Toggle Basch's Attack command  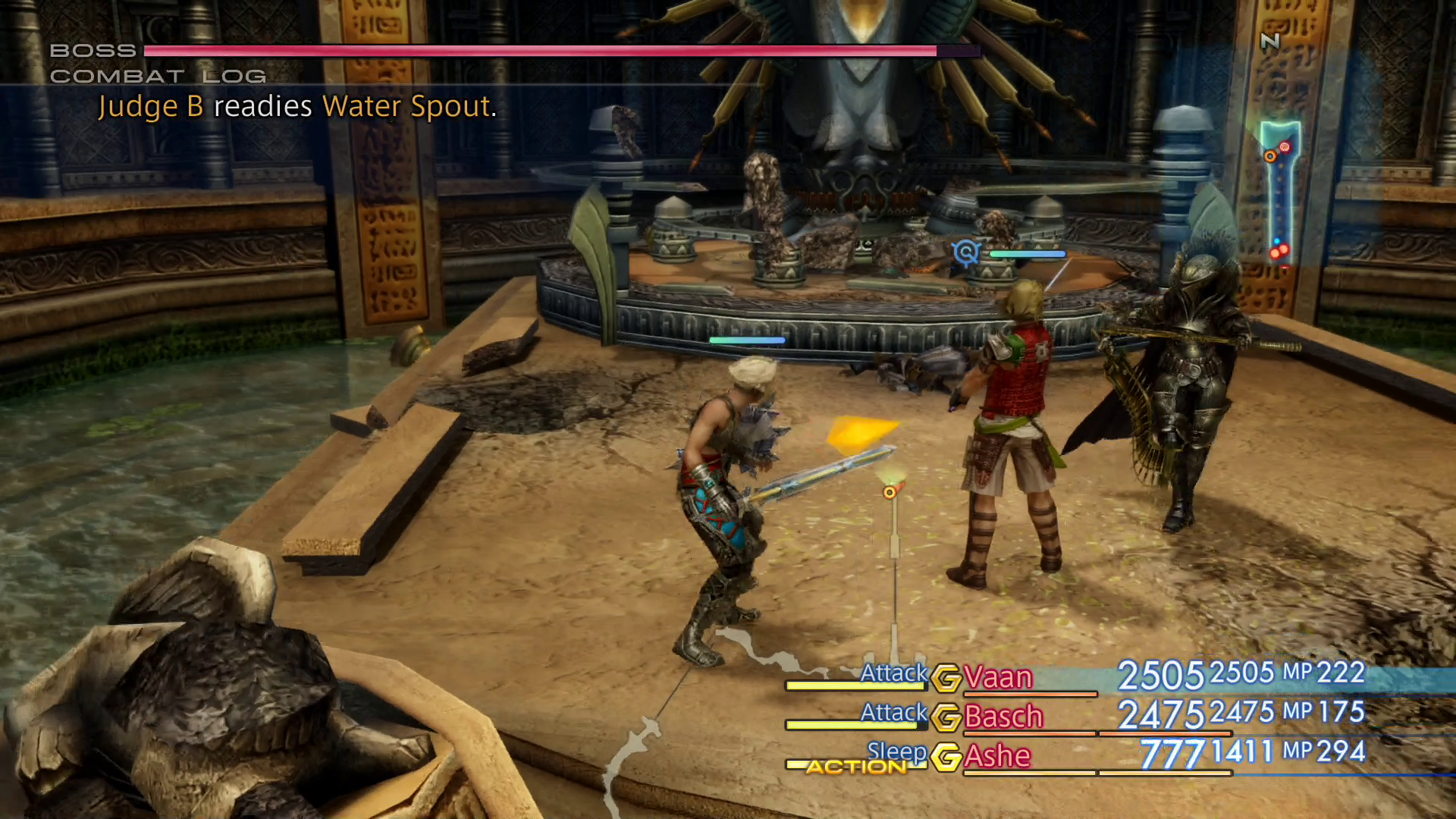pos(893,713)
